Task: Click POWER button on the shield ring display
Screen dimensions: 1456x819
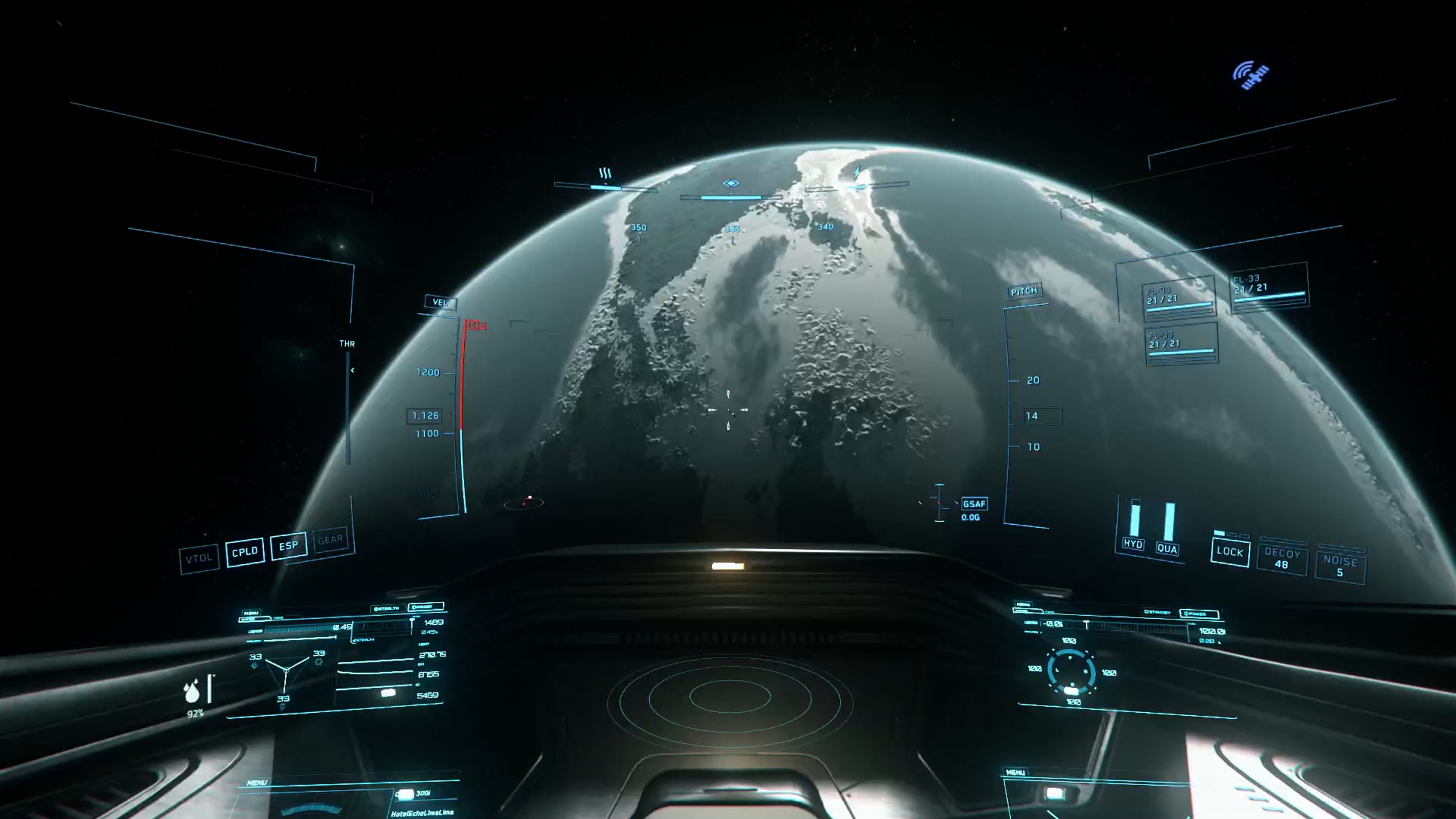Action: (1198, 614)
